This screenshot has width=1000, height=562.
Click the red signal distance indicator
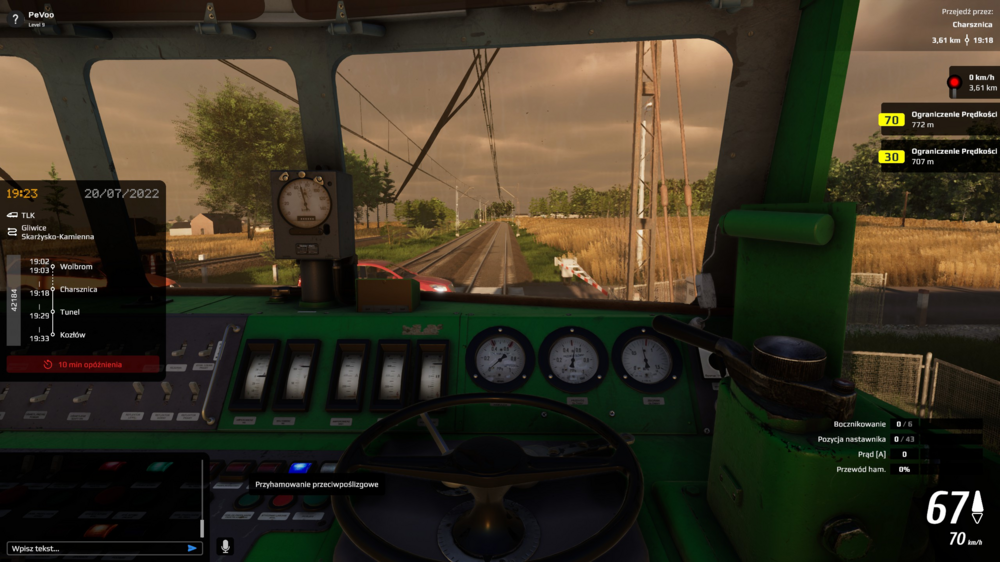point(972,82)
